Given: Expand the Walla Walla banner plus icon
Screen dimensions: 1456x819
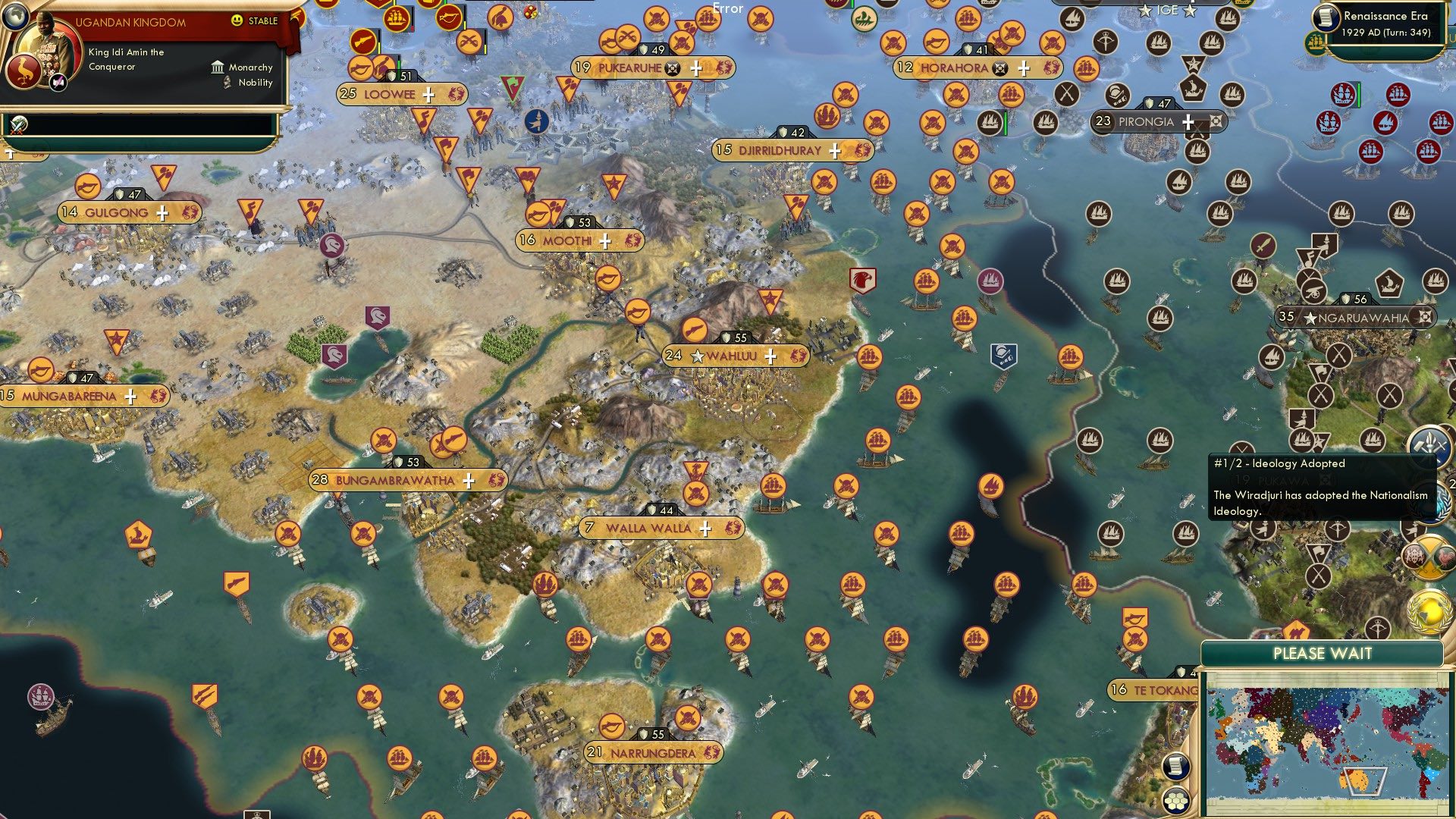Looking at the screenshot, I should click(x=704, y=527).
